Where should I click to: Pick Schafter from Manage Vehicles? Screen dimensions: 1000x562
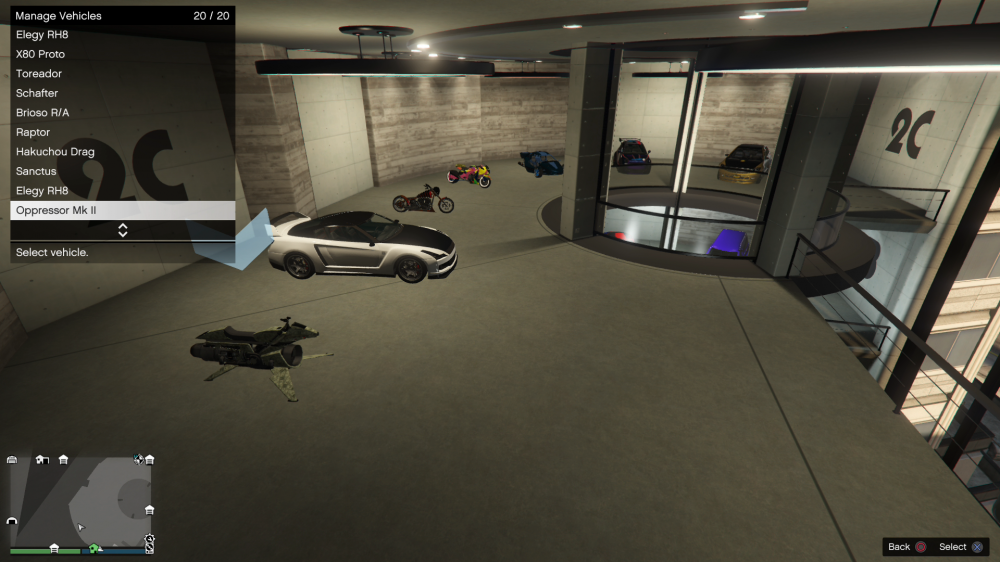coord(122,93)
